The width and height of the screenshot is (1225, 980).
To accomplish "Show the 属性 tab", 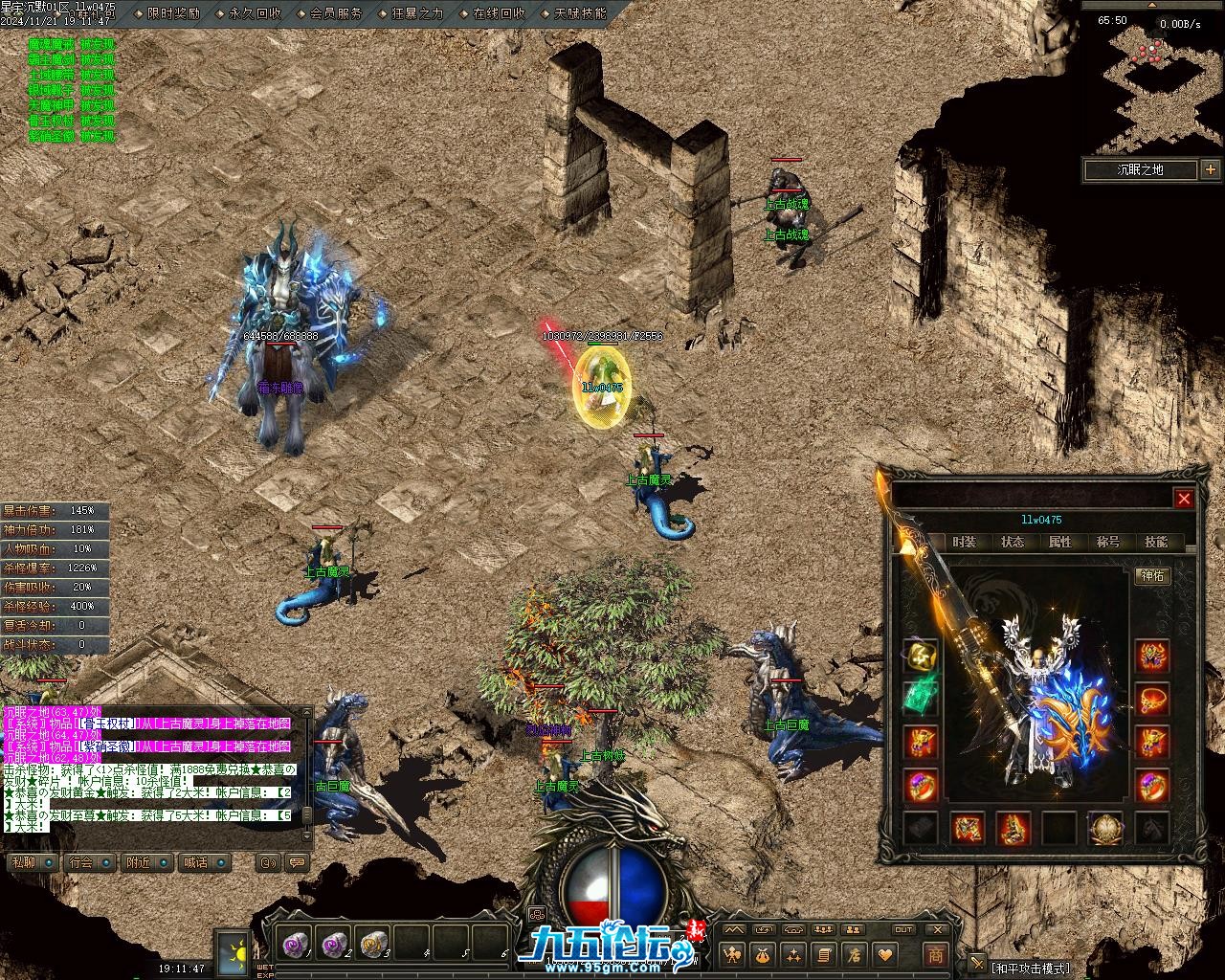I will tap(1060, 542).
